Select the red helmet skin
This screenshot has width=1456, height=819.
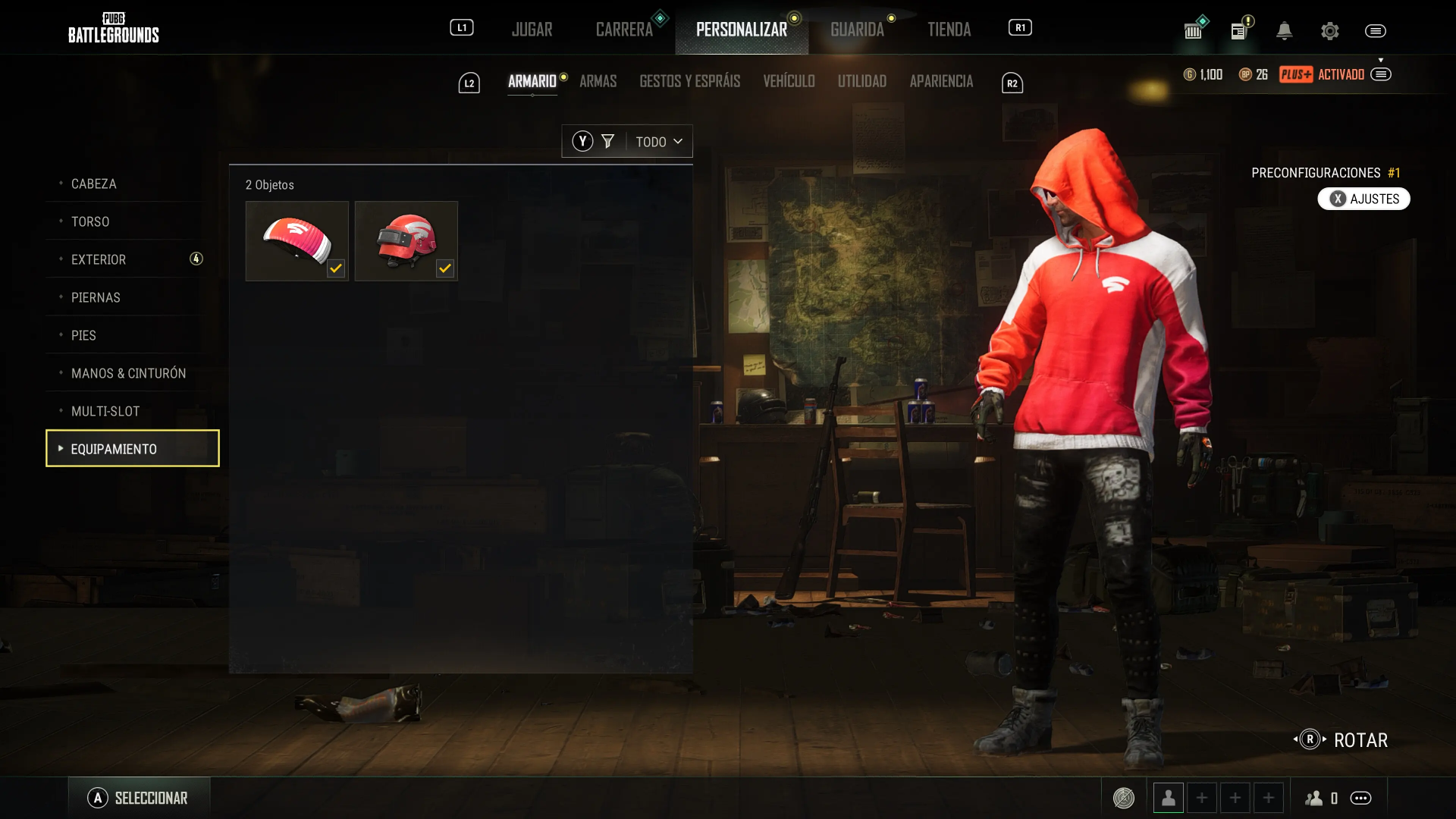point(406,241)
